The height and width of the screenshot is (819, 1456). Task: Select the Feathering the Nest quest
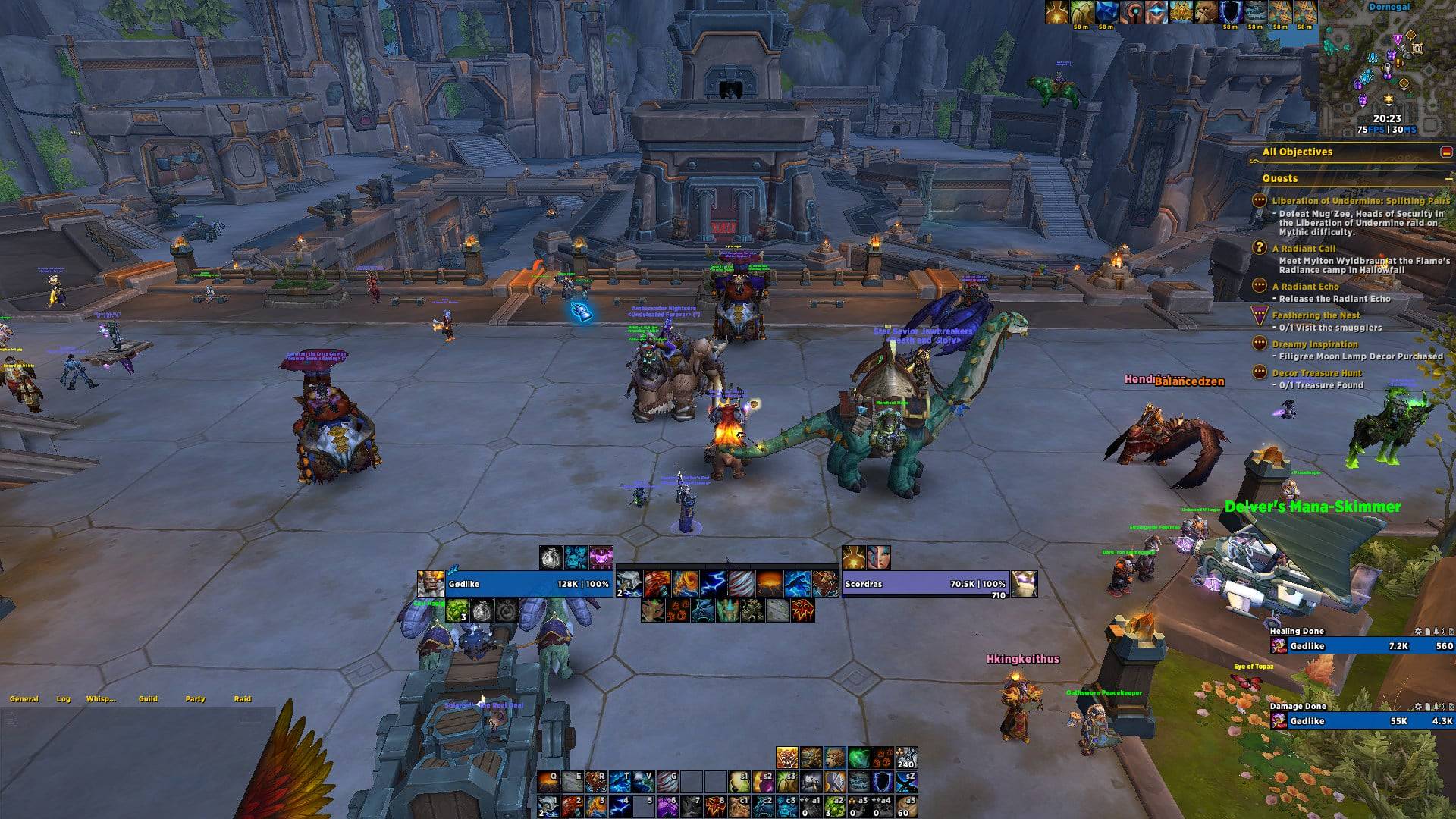[1316, 315]
